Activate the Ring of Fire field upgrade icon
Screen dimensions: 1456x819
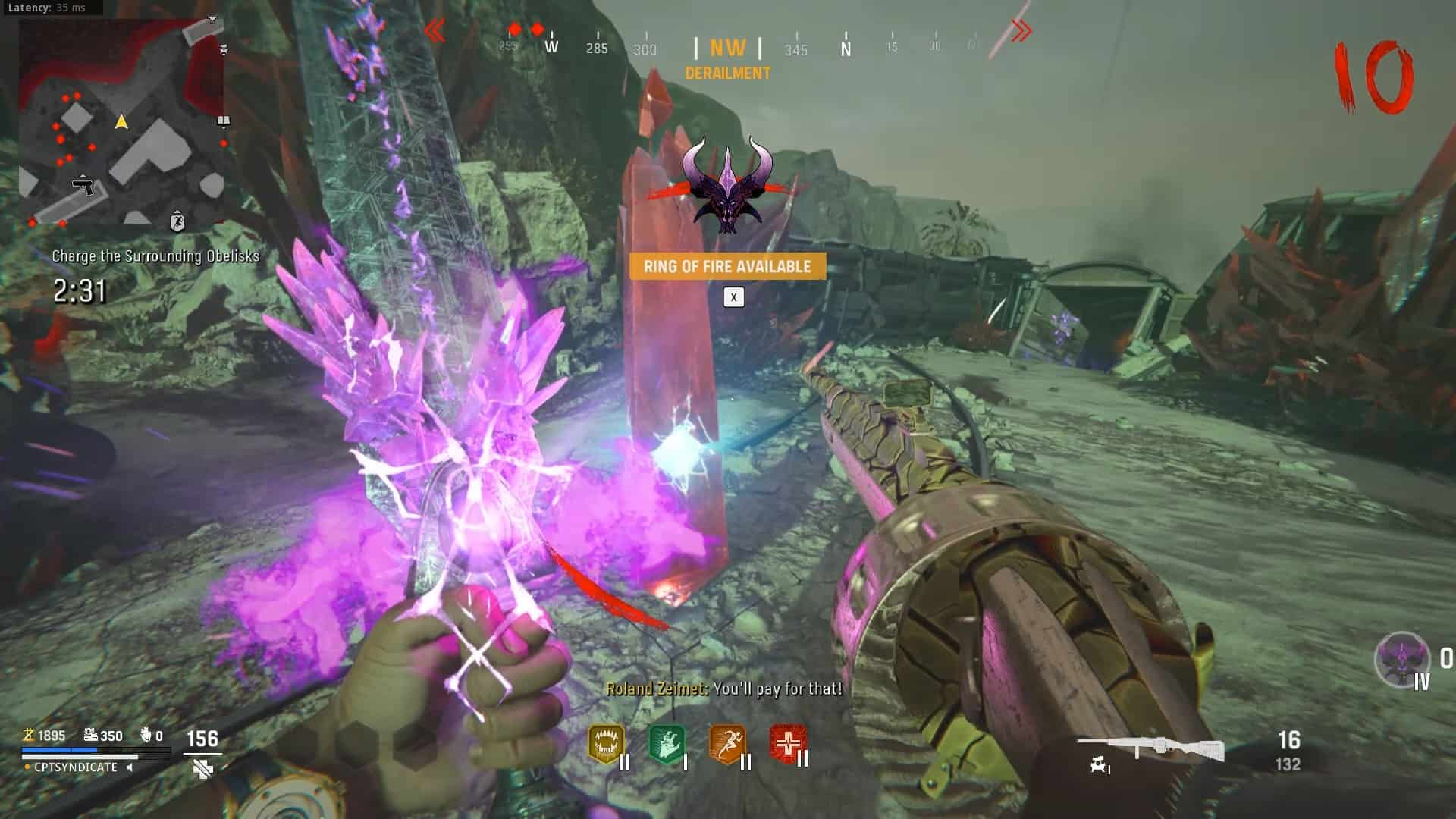(1401, 660)
